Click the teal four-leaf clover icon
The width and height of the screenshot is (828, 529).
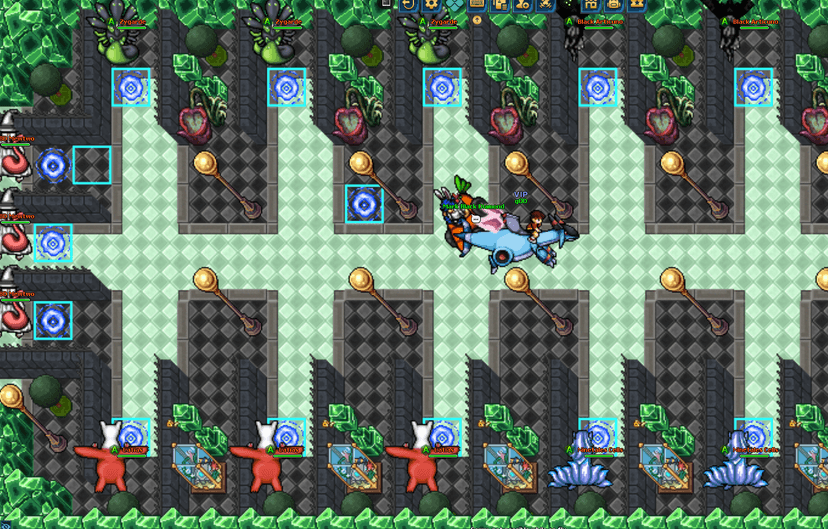(454, 4)
